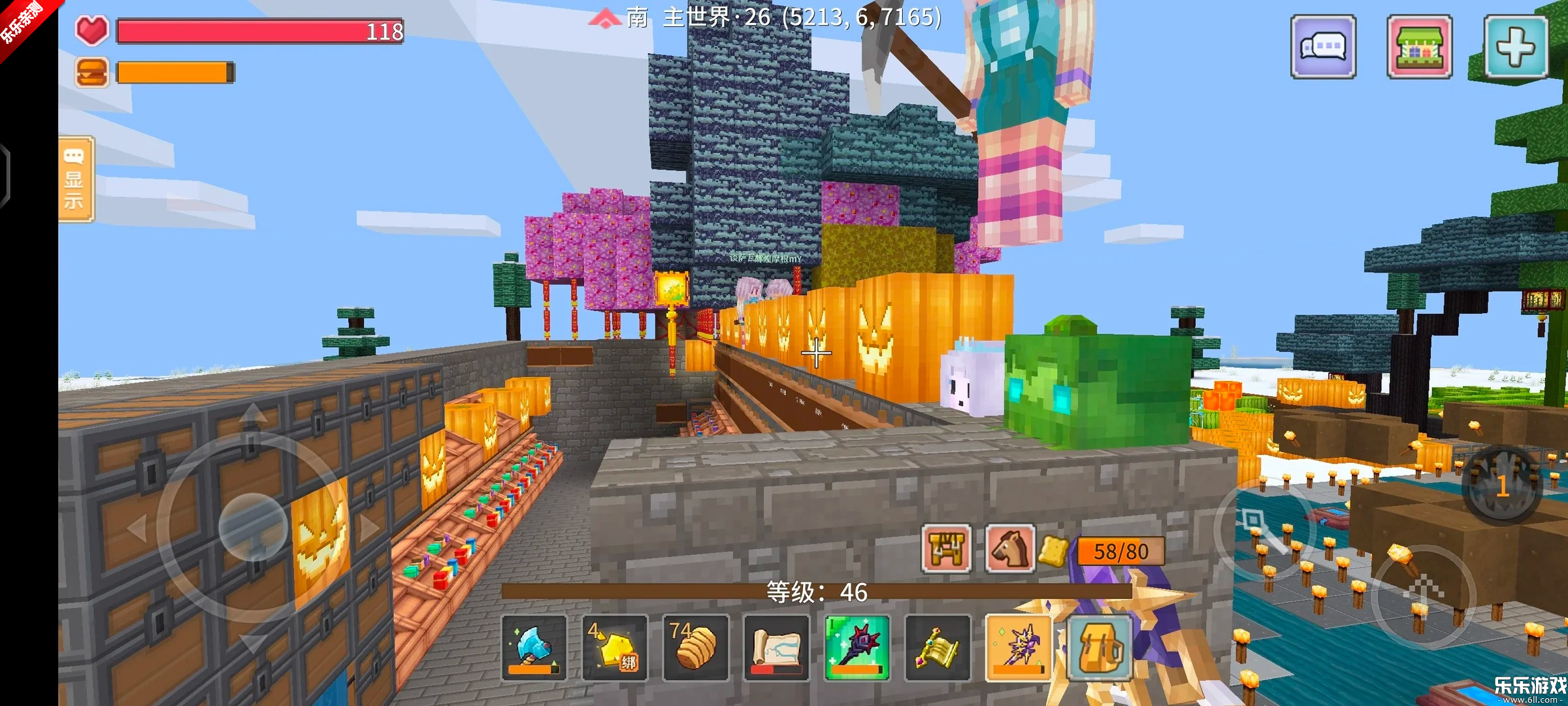The height and width of the screenshot is (706, 1568).
Task: Tap the joystick's right arrow
Action: tap(369, 527)
